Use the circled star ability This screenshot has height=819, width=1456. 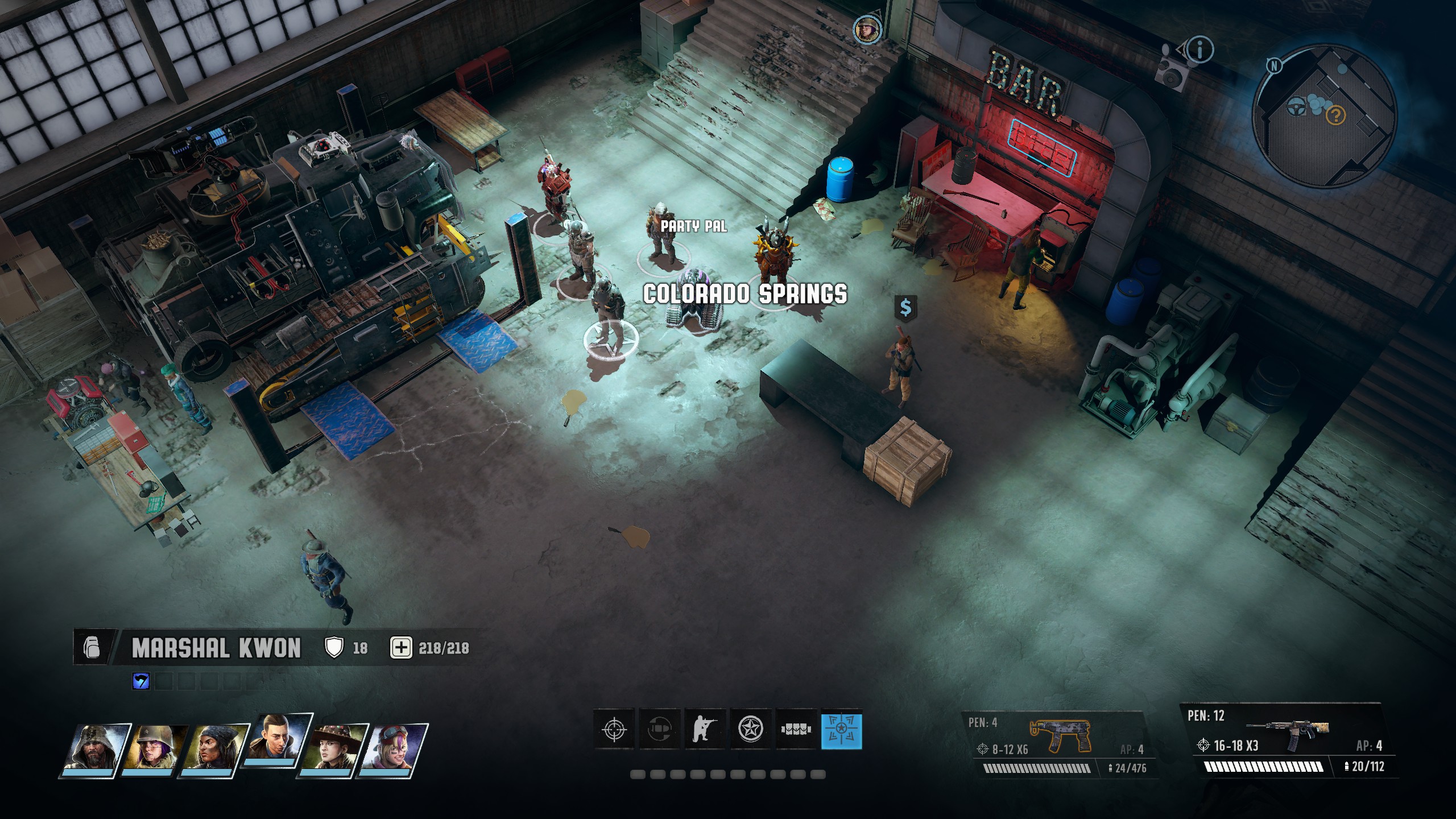[x=751, y=729]
